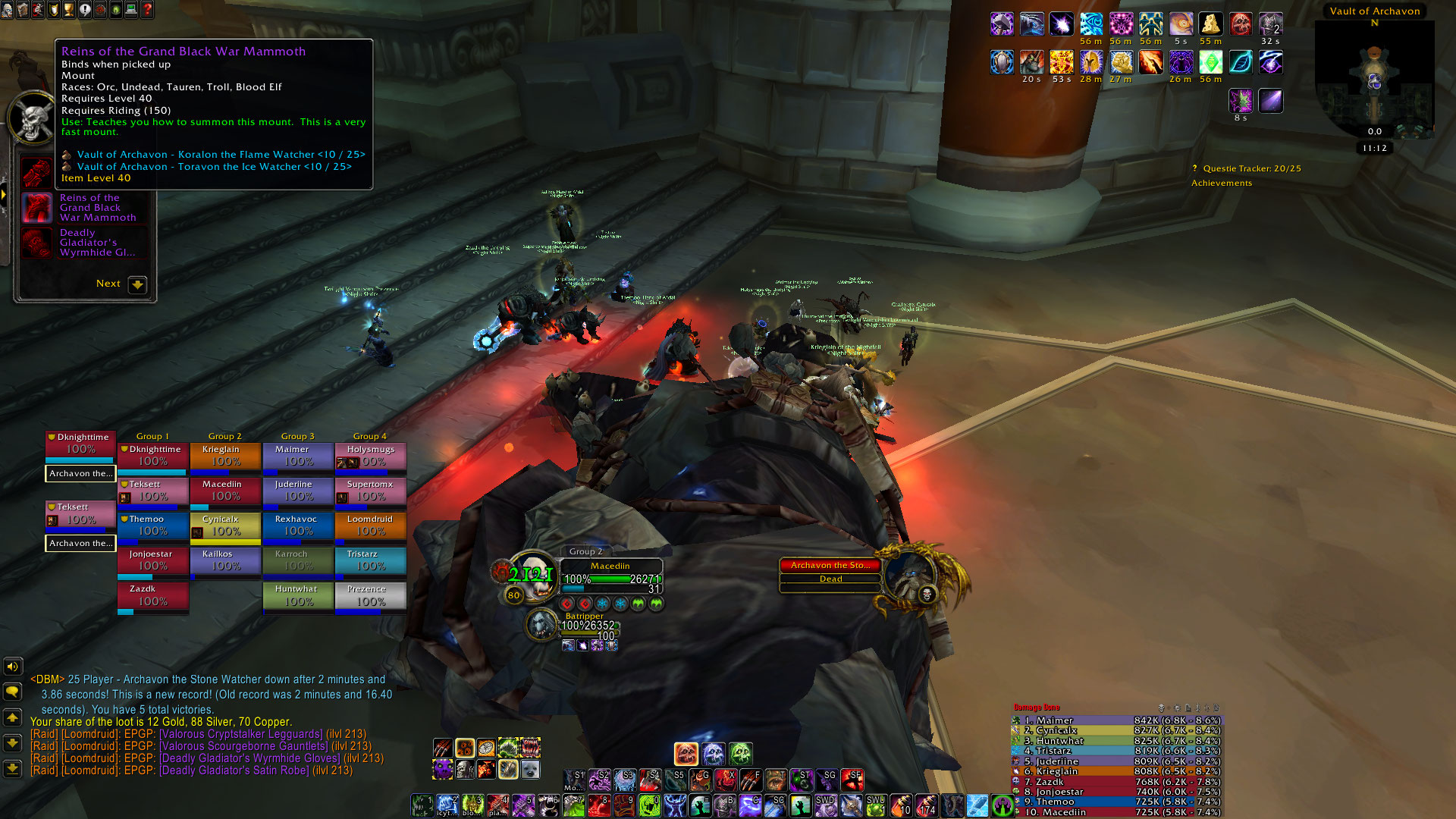Click the cheese buff icon
Image resolution: width=1456 pixels, height=819 pixels.
(1210, 24)
